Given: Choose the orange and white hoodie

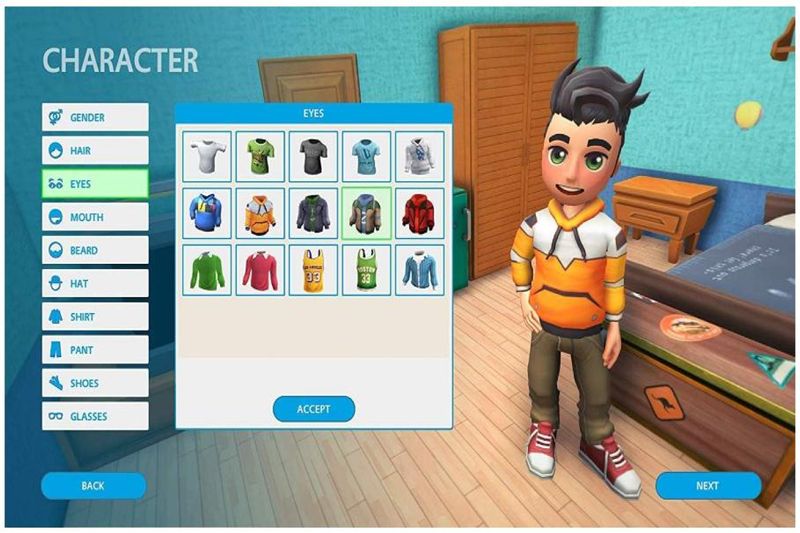Looking at the screenshot, I should click(260, 213).
